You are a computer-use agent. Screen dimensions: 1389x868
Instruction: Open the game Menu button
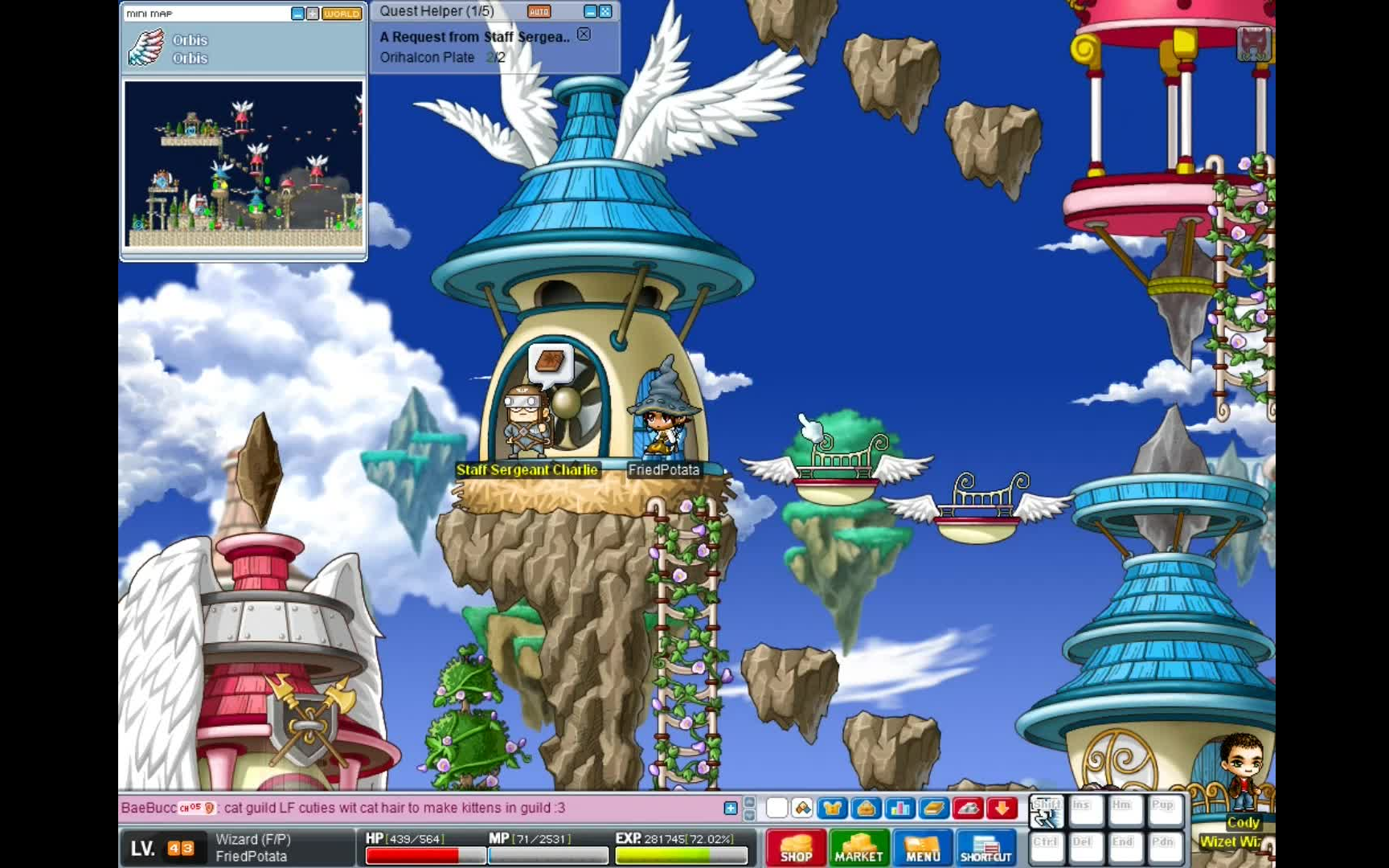click(922, 848)
